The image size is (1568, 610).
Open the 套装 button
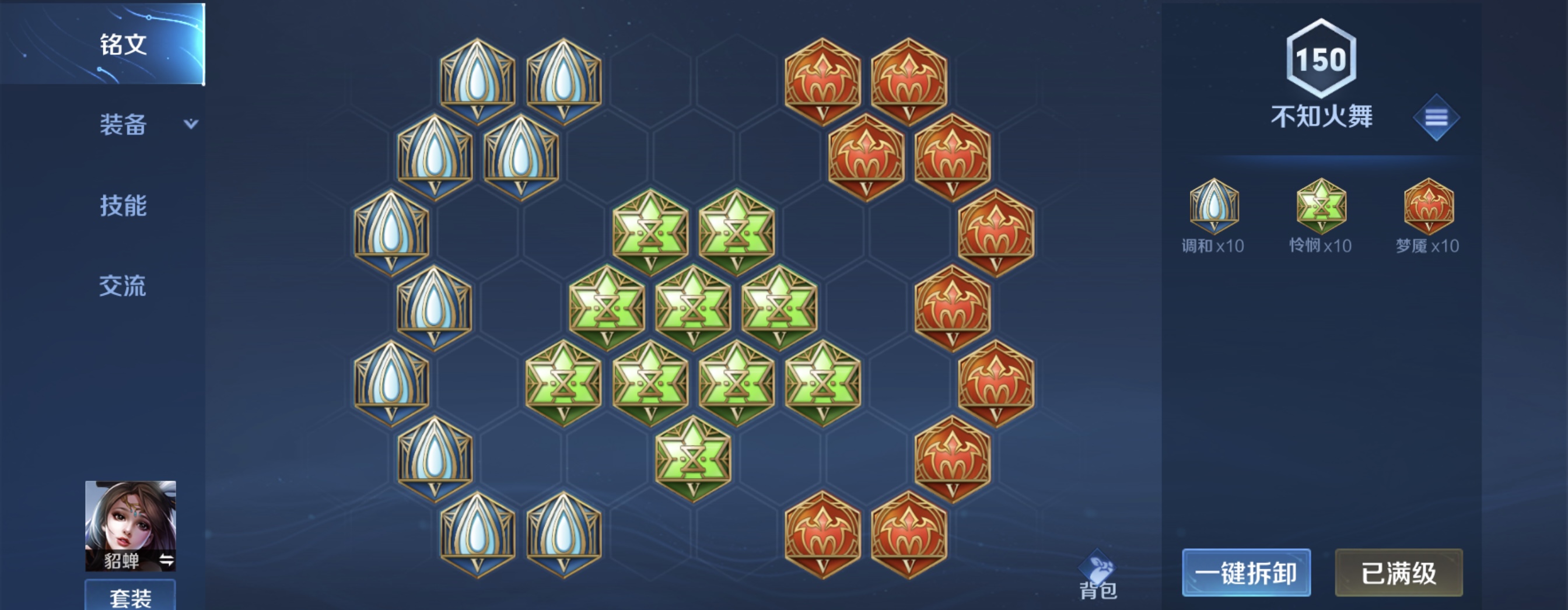[x=130, y=597]
